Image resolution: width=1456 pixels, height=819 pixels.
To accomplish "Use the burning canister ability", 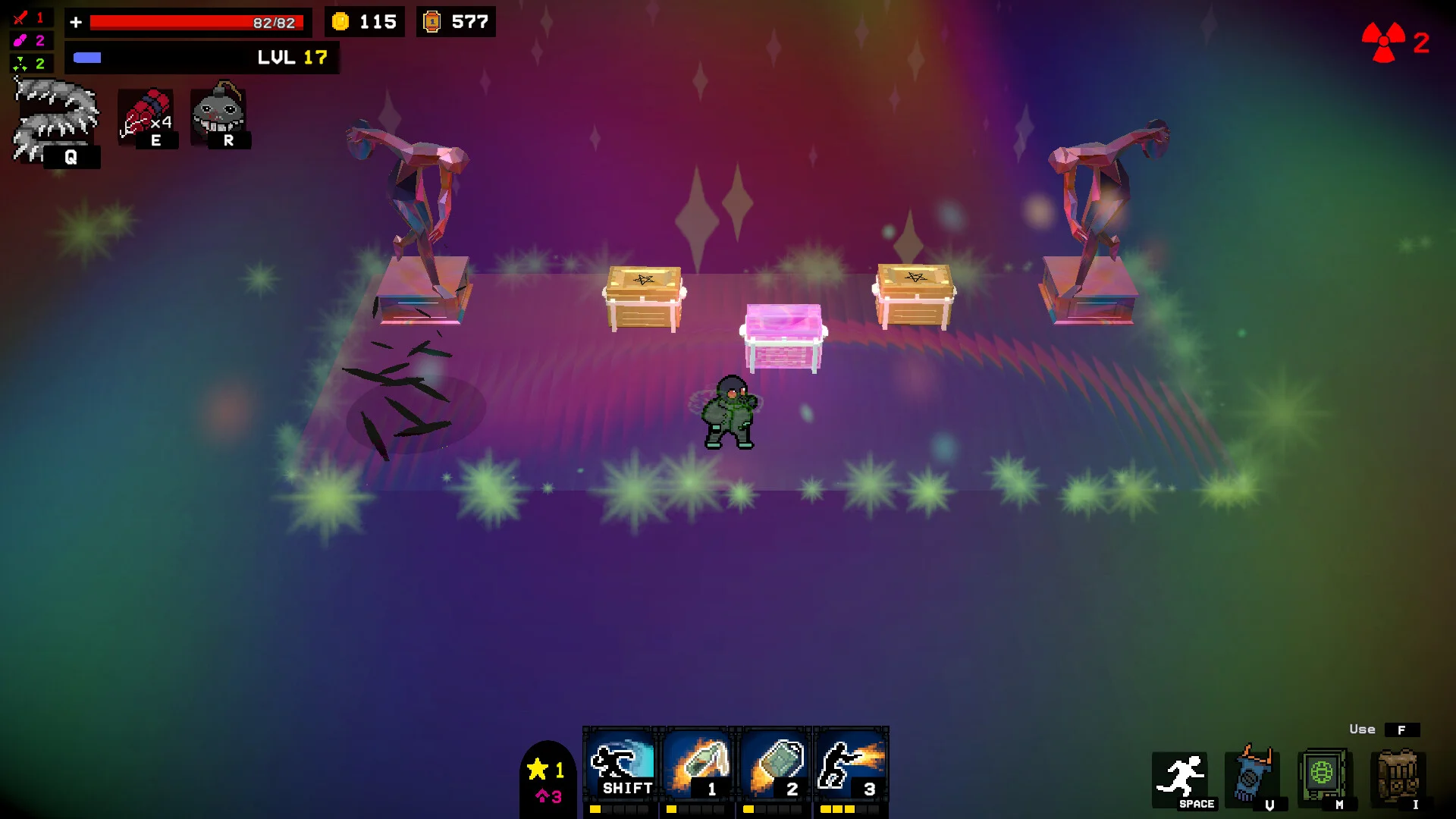I will click(x=775, y=764).
